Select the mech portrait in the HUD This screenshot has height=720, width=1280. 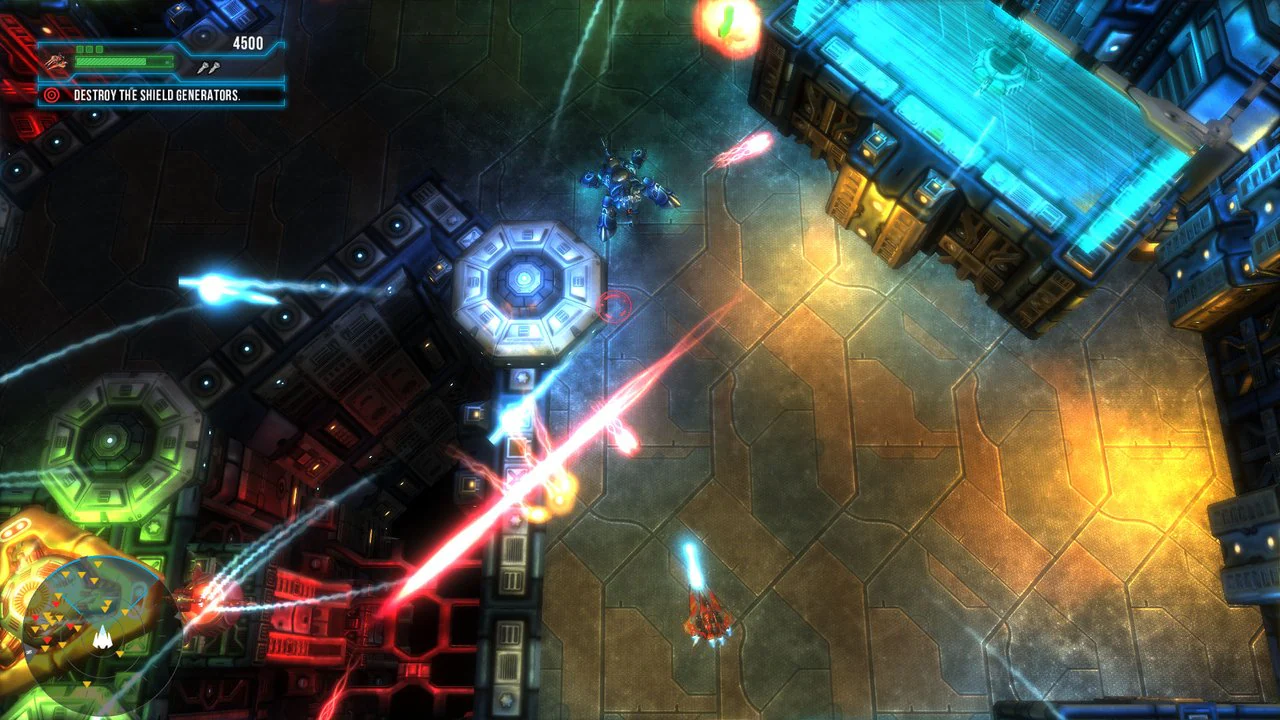(56, 65)
